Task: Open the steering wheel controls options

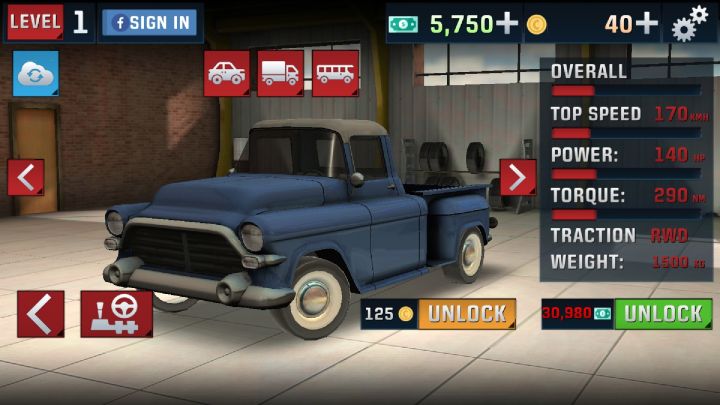Action: [x=117, y=314]
